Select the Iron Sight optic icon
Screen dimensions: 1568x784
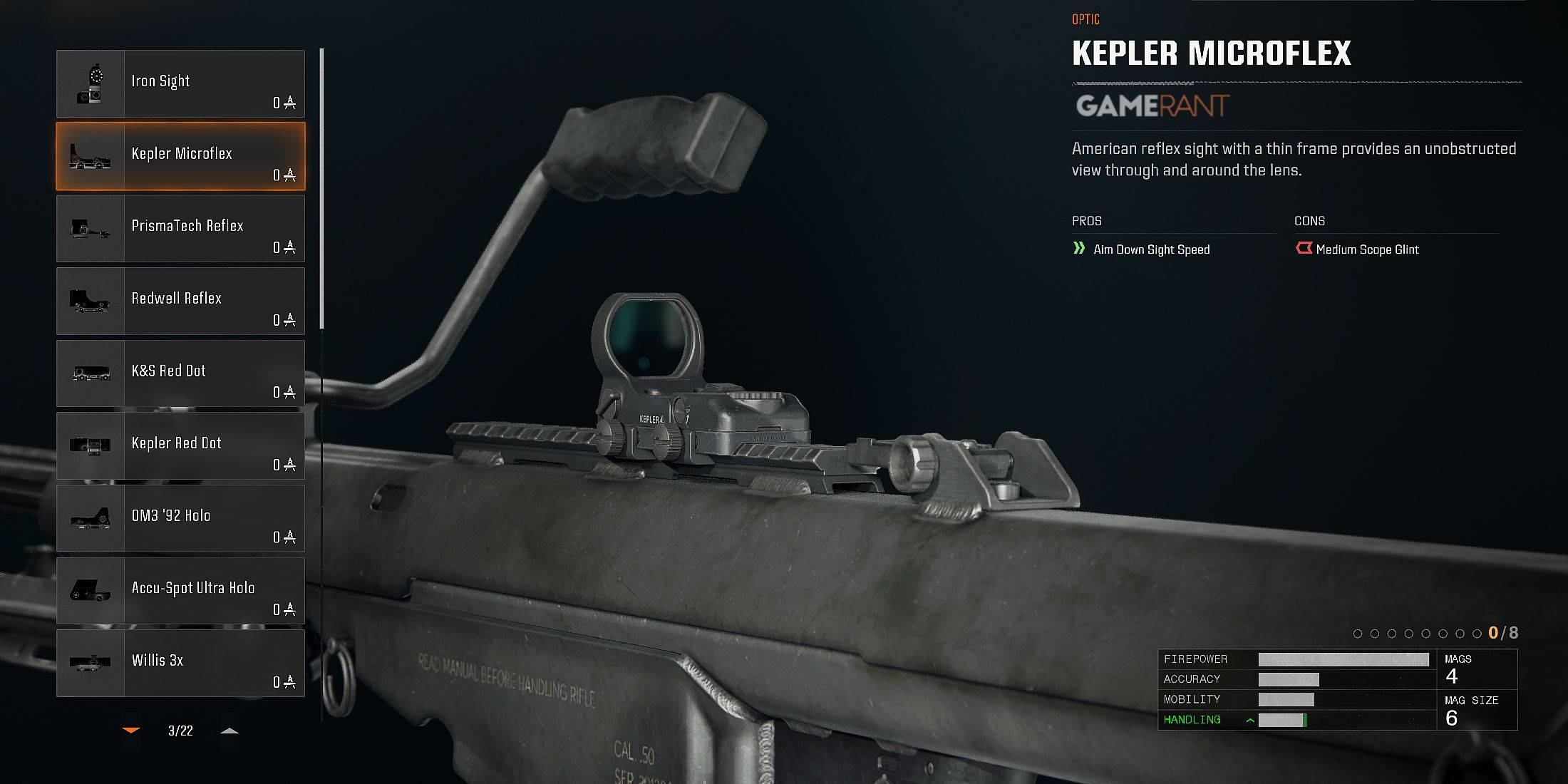coord(91,83)
